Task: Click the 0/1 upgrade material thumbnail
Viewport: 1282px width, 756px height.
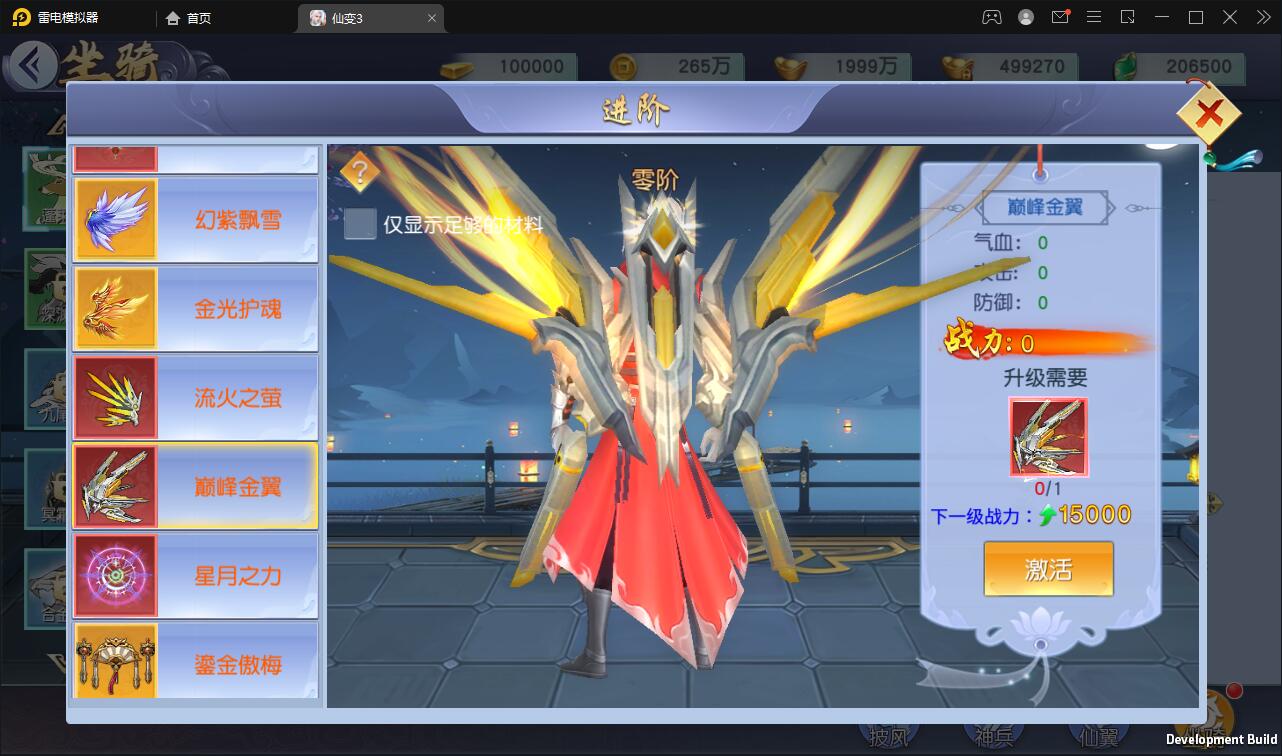Action: pyautogui.click(x=1047, y=437)
